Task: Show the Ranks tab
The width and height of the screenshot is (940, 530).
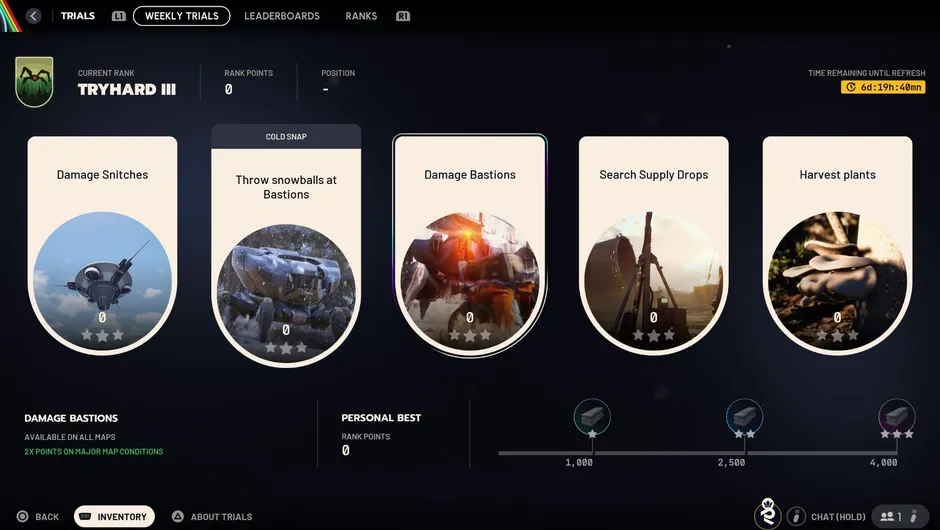Action: coord(361,16)
